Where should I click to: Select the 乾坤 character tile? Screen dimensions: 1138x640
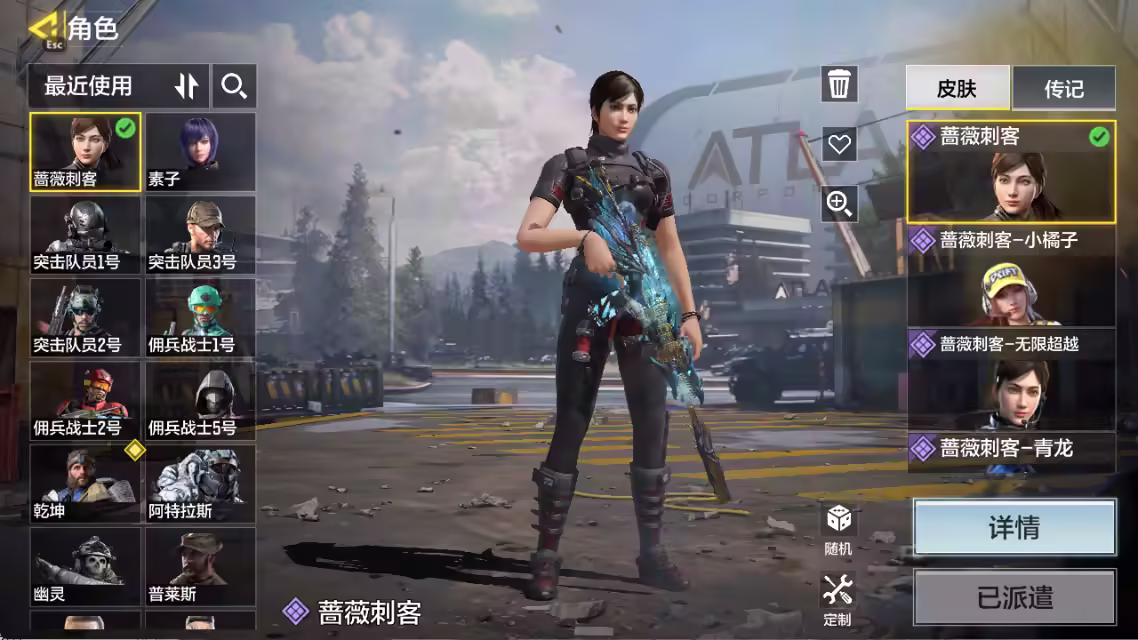85,483
